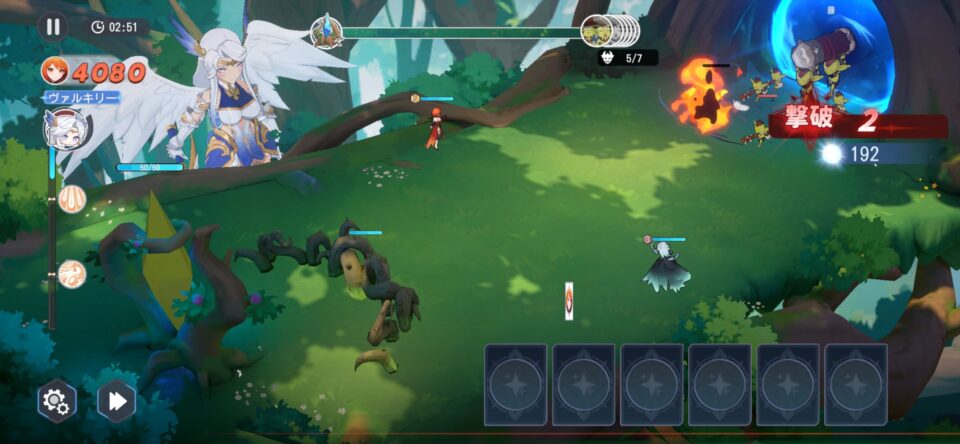960x444 pixels.
Task: Pause the battle
Action: pos(53,27)
